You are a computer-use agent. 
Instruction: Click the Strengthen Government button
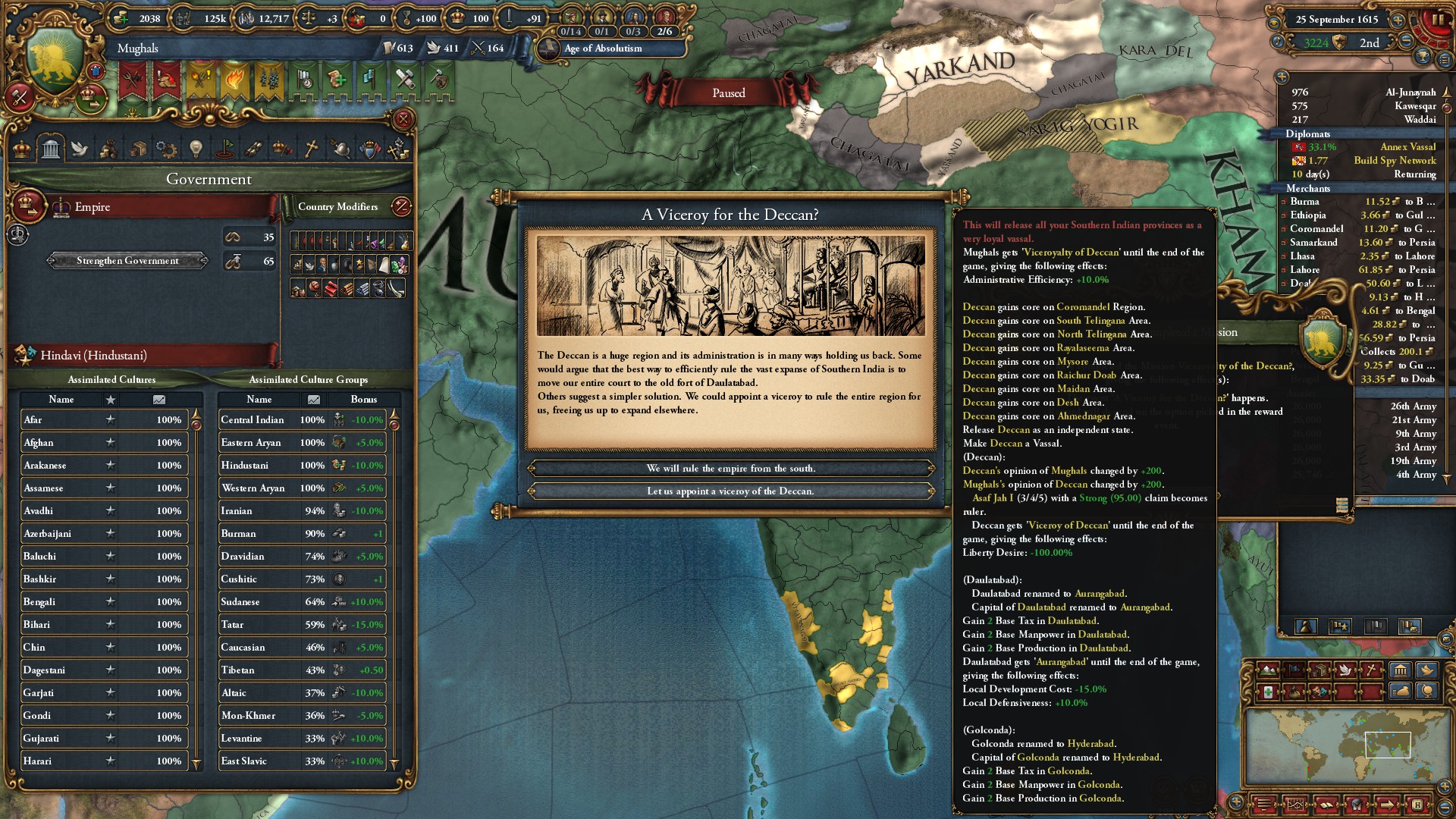coord(127,261)
